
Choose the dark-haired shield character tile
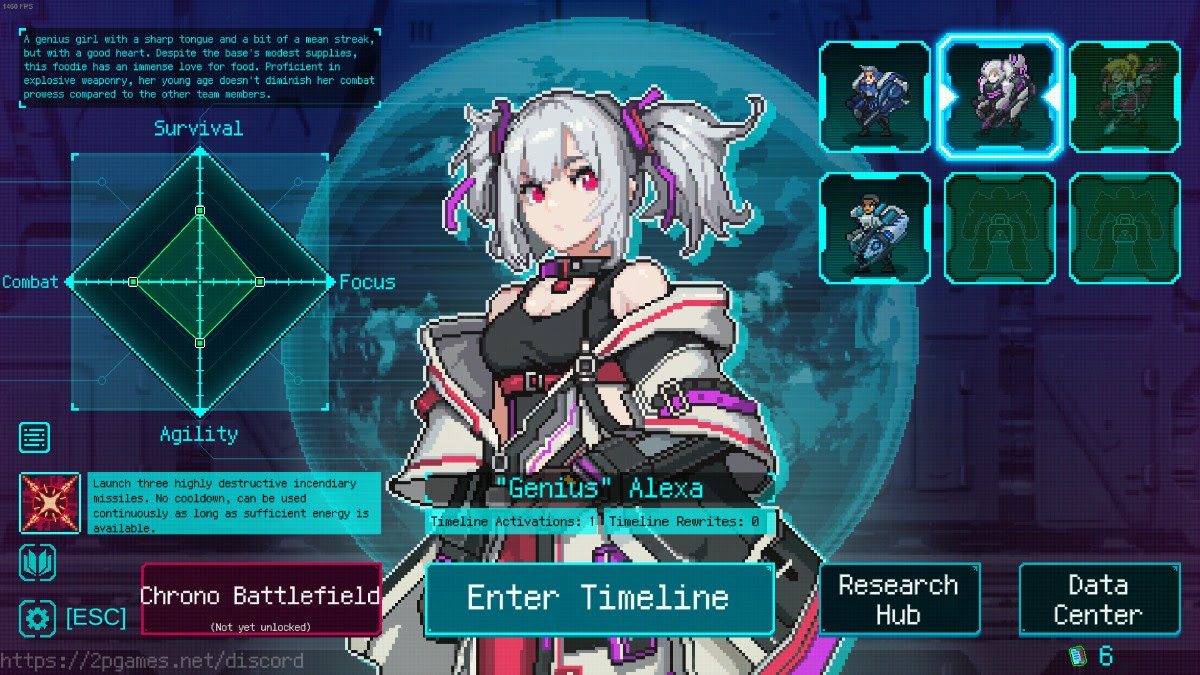874,228
